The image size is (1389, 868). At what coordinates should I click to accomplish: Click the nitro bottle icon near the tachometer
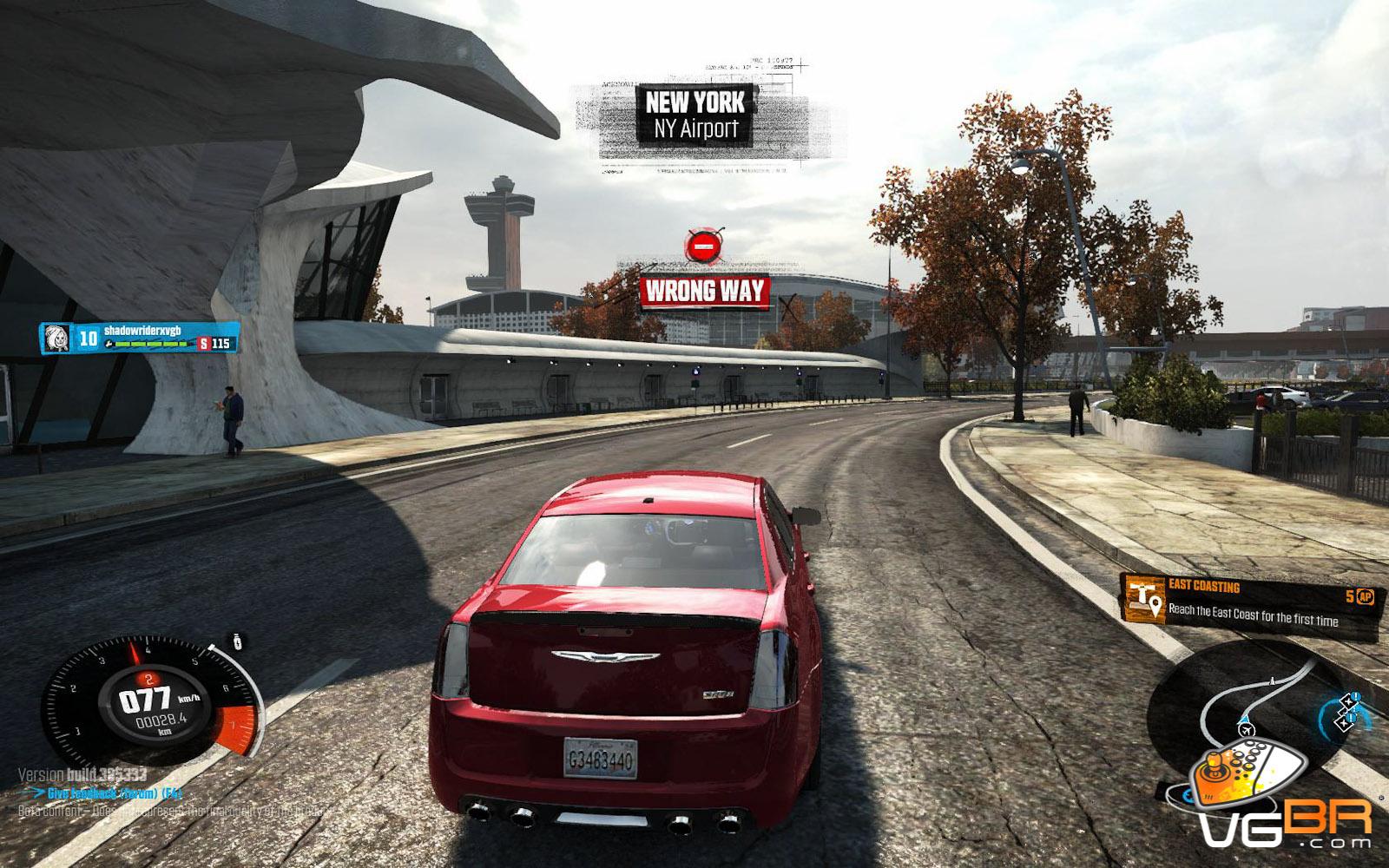[x=236, y=641]
